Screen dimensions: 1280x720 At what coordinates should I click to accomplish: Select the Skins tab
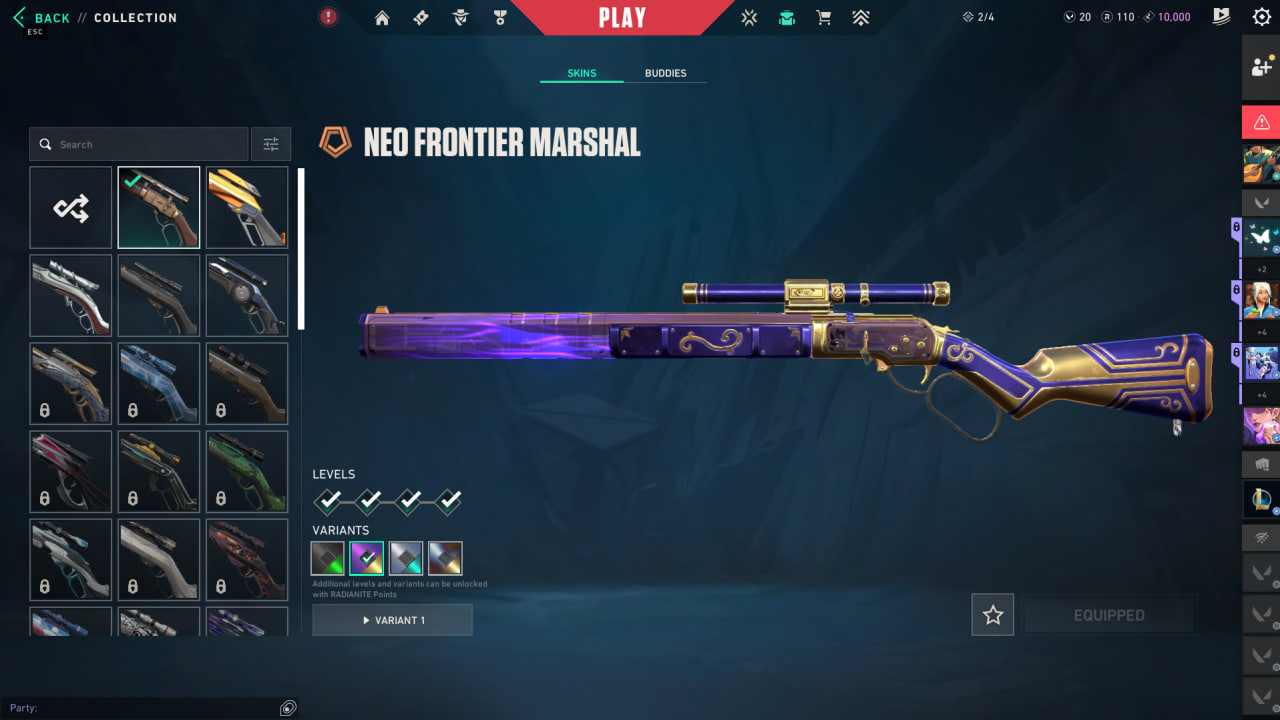(581, 73)
